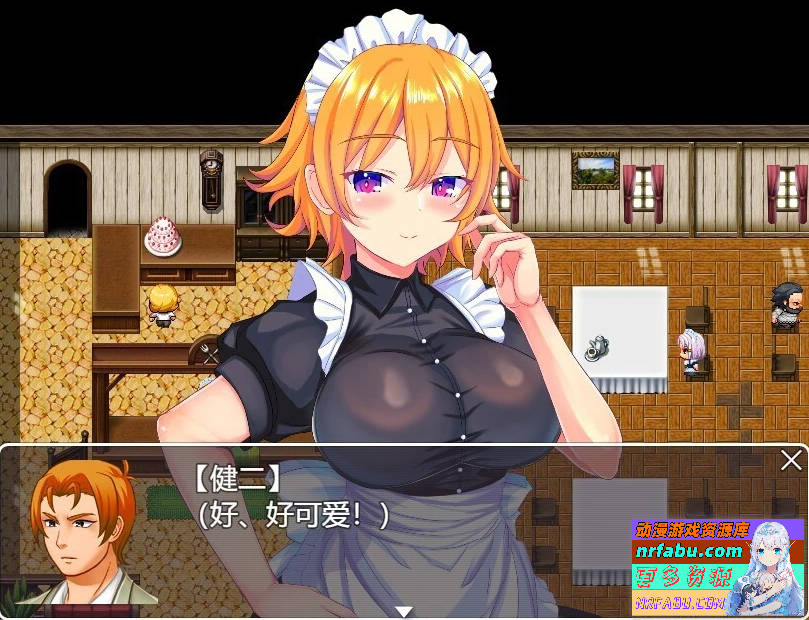
Task: Open the nrfabu.com watermark banner
Action: click(716, 567)
